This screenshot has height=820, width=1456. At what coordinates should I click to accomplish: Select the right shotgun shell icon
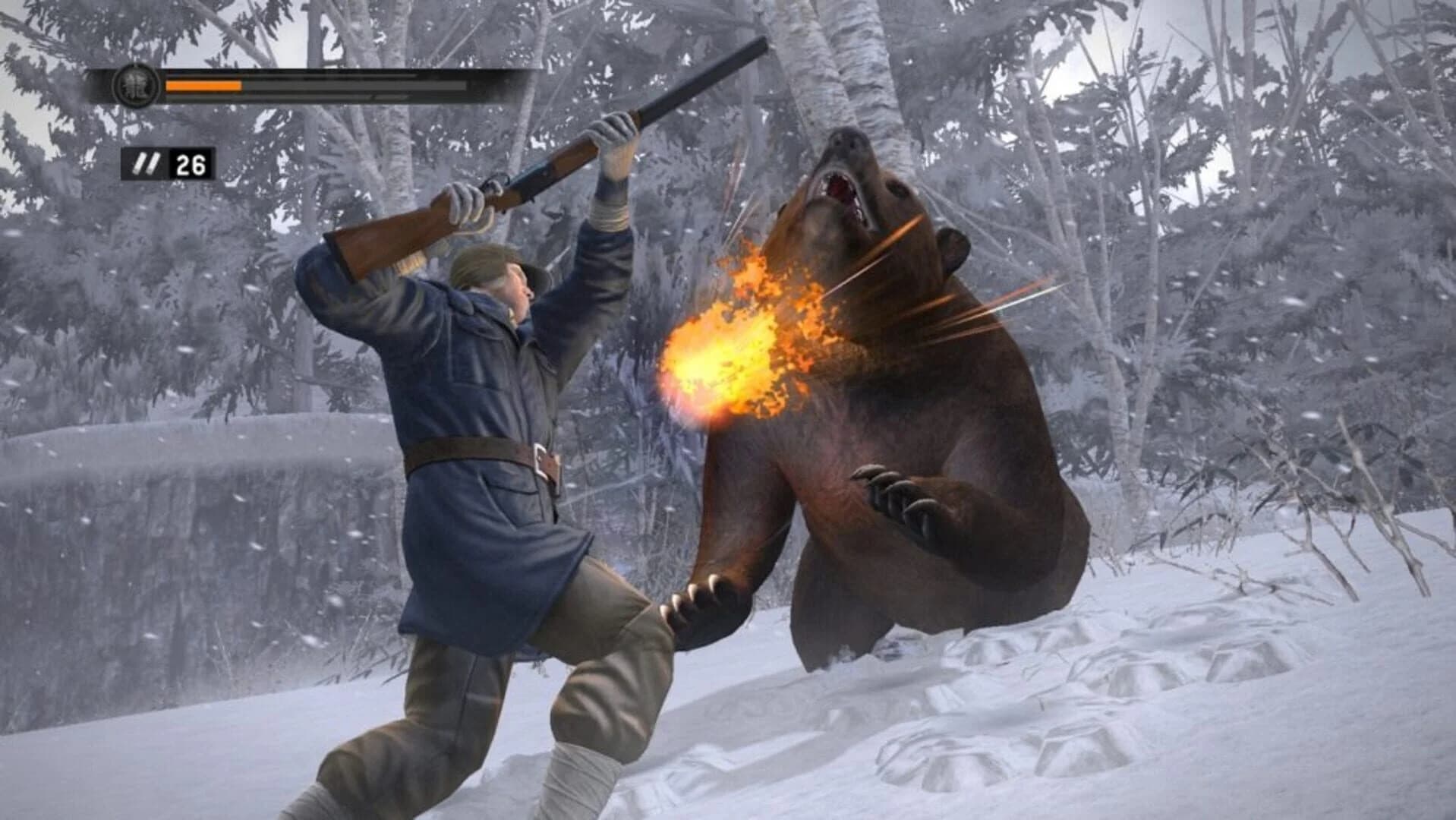coord(153,164)
